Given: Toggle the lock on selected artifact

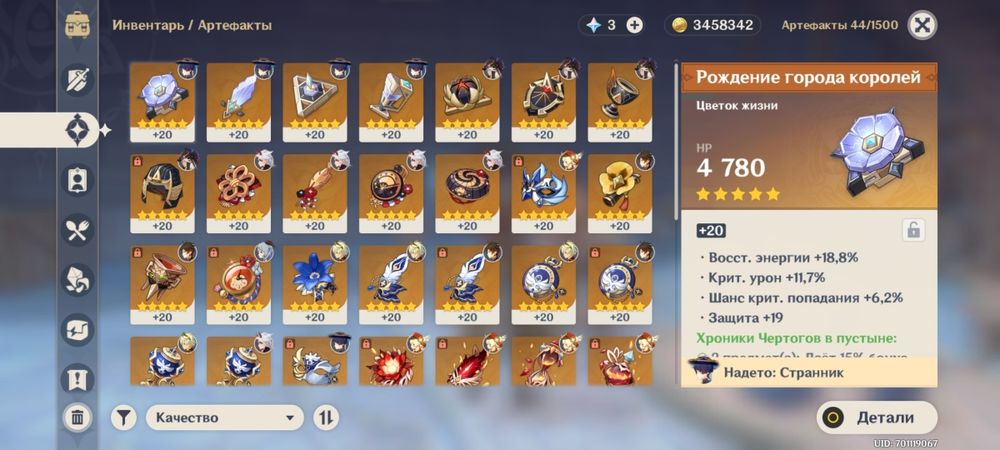Looking at the screenshot, I should [912, 230].
